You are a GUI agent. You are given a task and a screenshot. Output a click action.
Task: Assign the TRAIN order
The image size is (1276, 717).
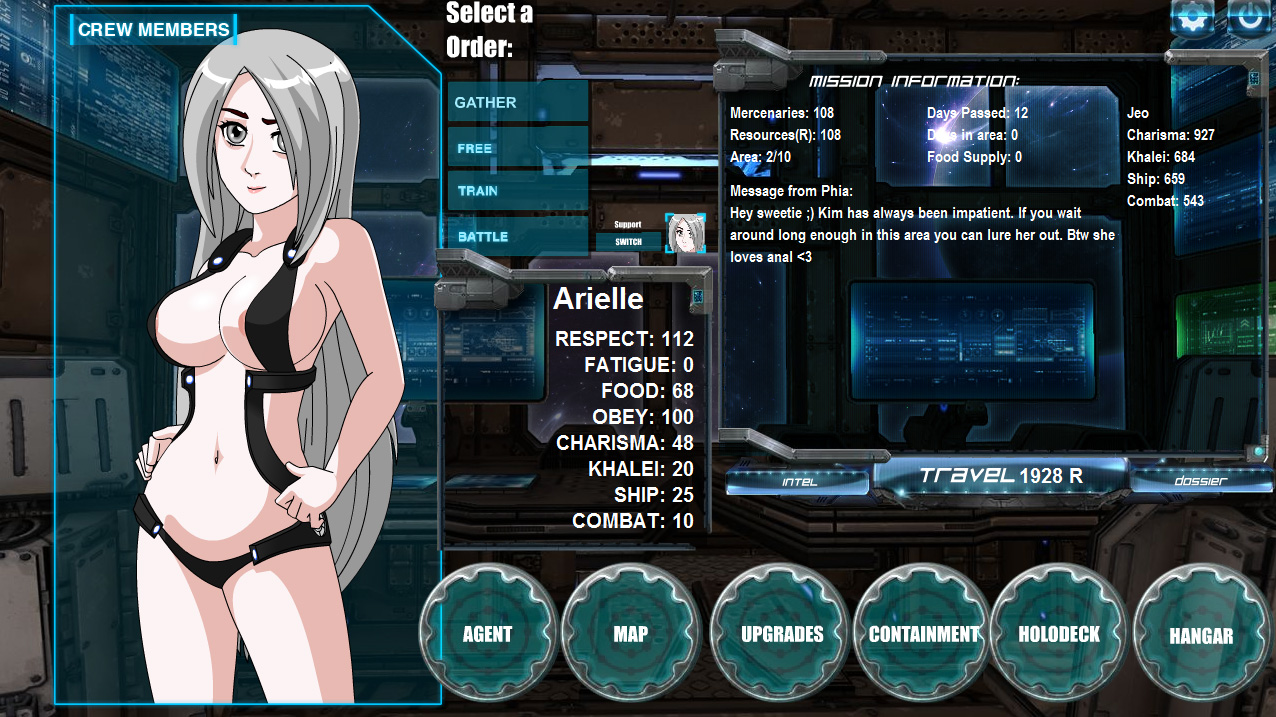tap(517, 191)
